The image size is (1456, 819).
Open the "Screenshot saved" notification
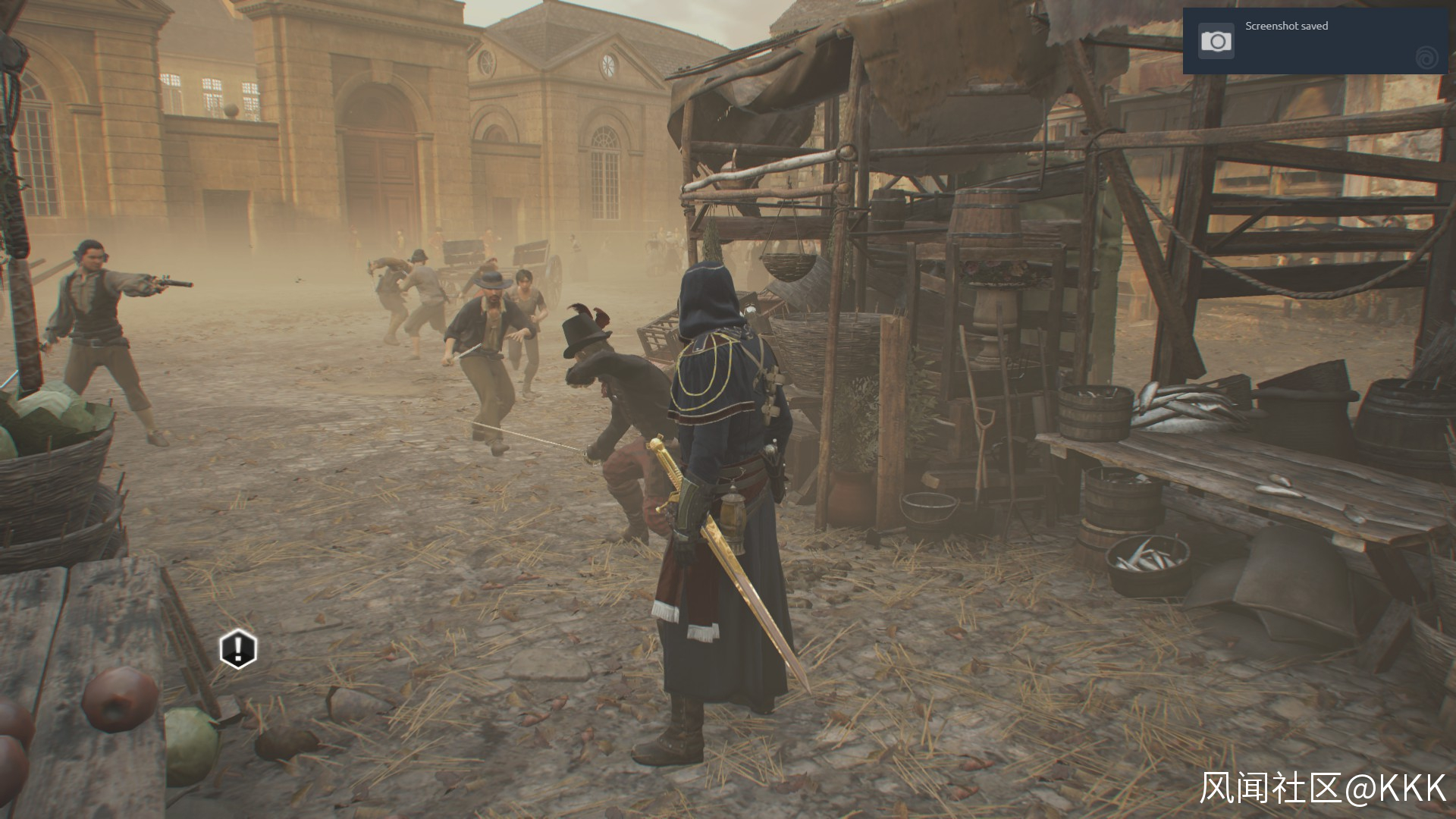click(x=1316, y=41)
